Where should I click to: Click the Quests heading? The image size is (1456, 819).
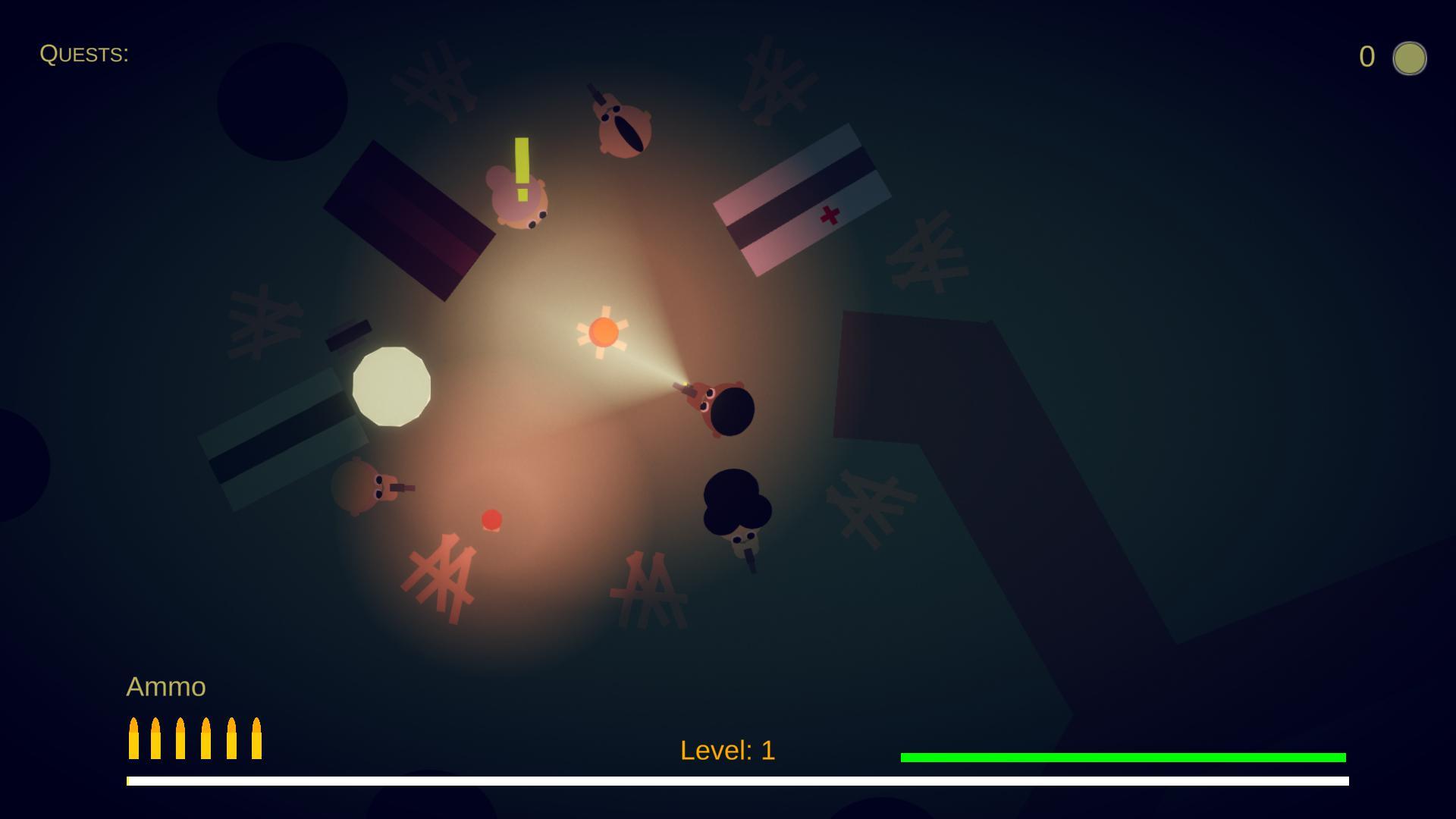(85, 53)
